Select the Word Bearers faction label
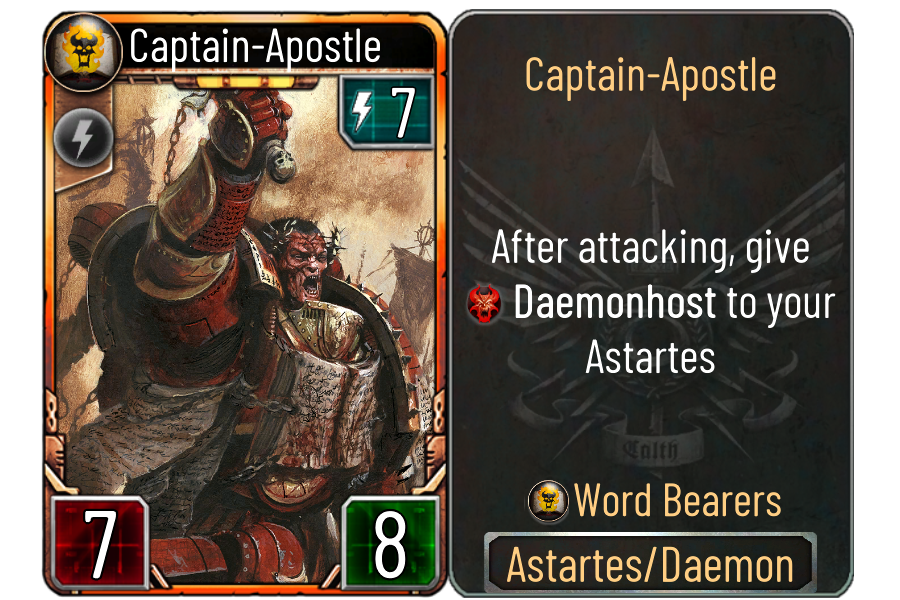Viewport: 900px width, 600px height. [677, 501]
